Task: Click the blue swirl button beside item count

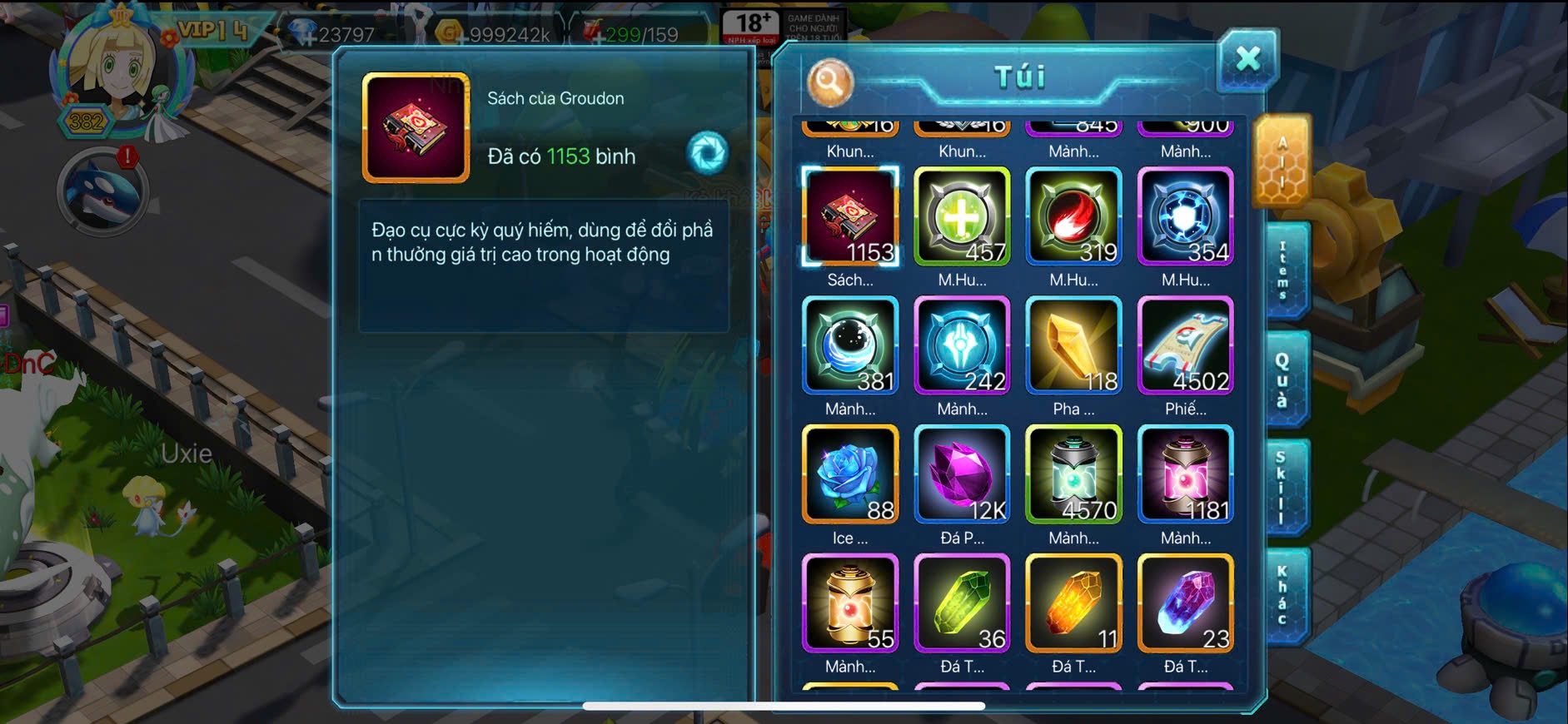Action: 708,153
